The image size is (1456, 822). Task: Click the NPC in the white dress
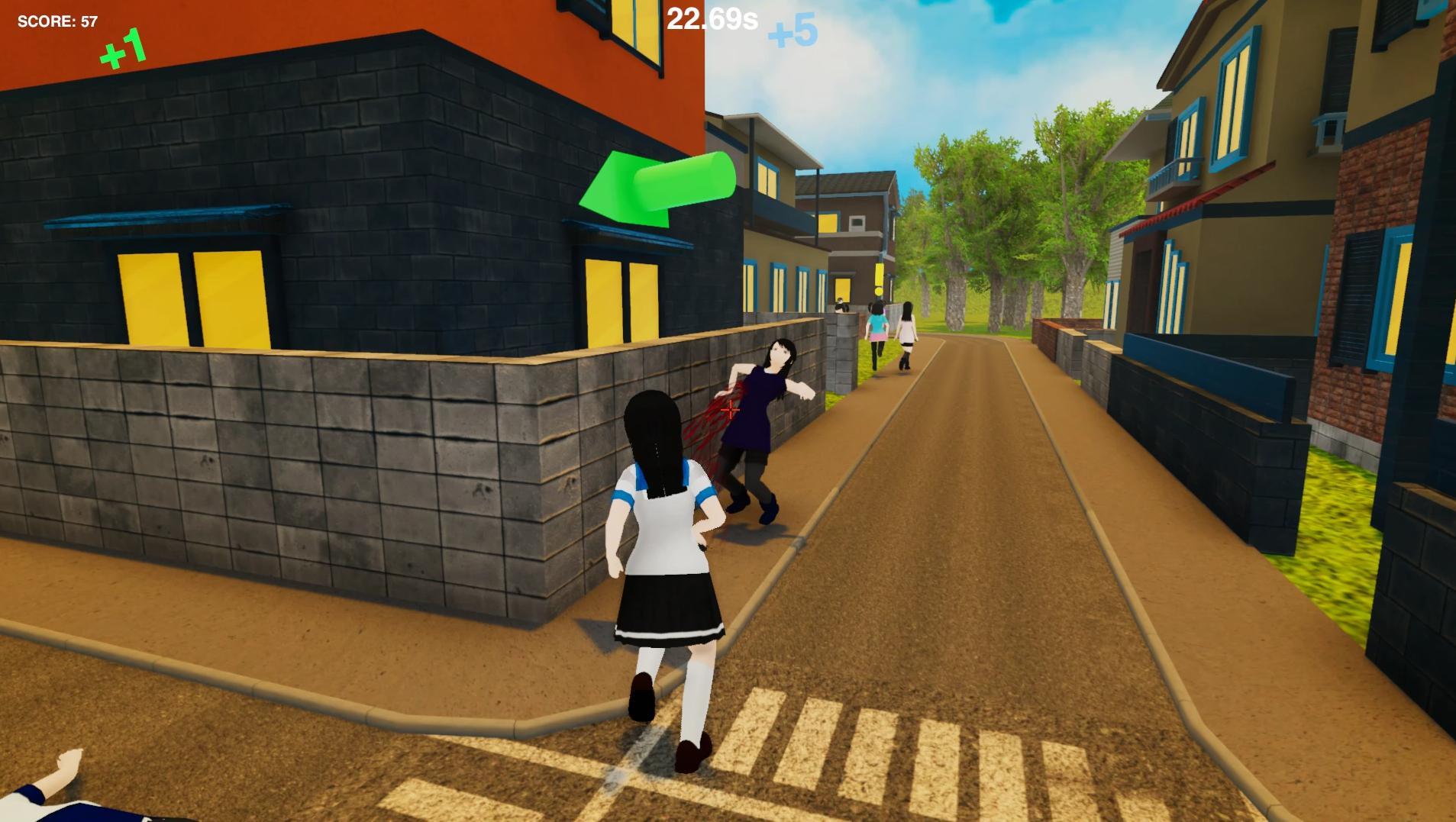pyautogui.click(x=906, y=328)
